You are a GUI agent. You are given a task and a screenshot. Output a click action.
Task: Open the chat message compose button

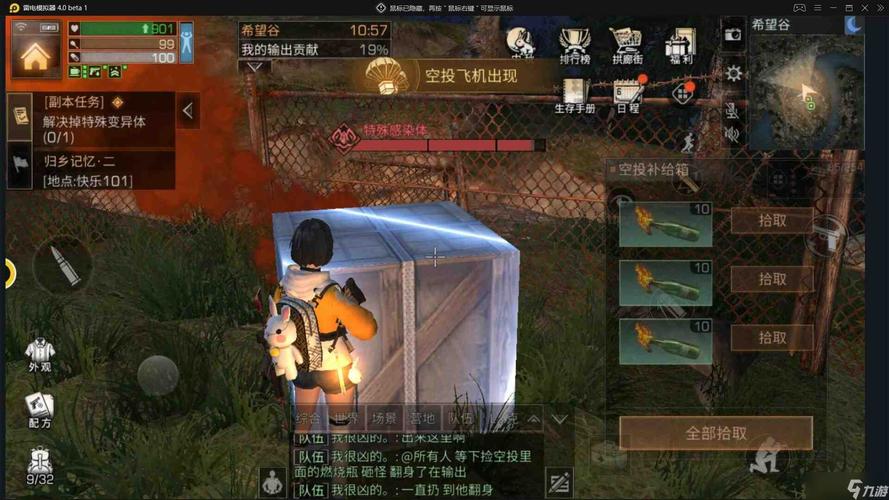[x=559, y=481]
